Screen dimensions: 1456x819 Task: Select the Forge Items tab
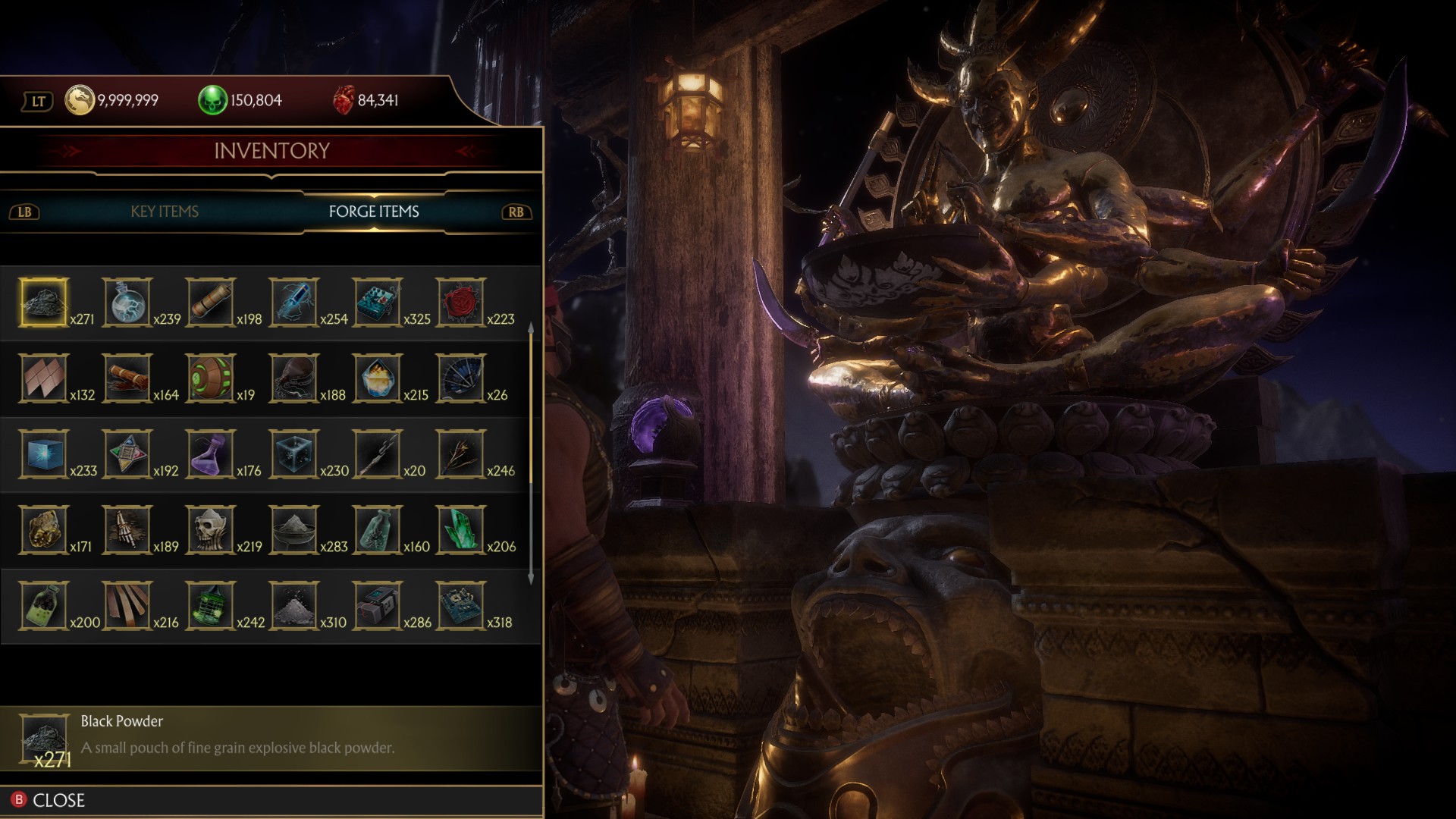coord(373,212)
